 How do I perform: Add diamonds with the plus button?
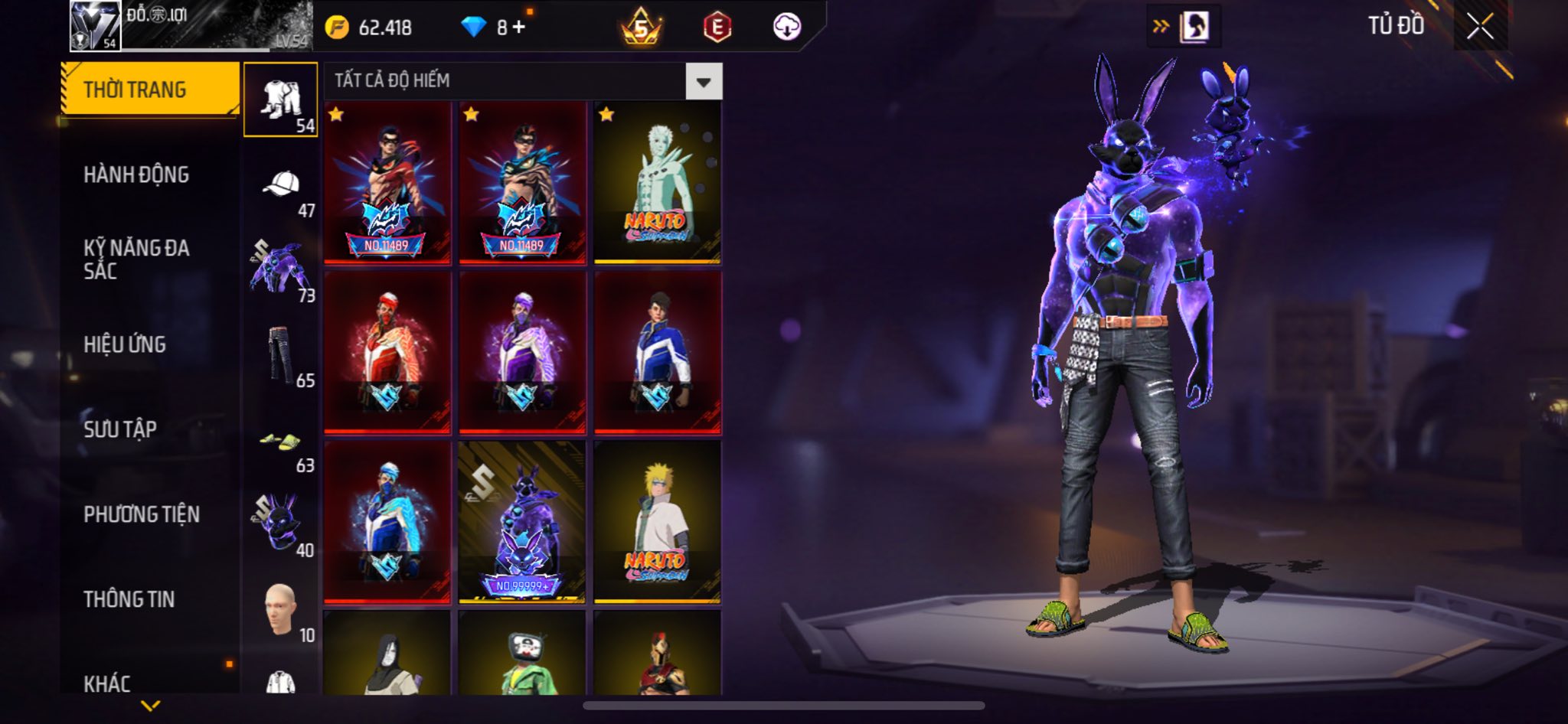[519, 28]
